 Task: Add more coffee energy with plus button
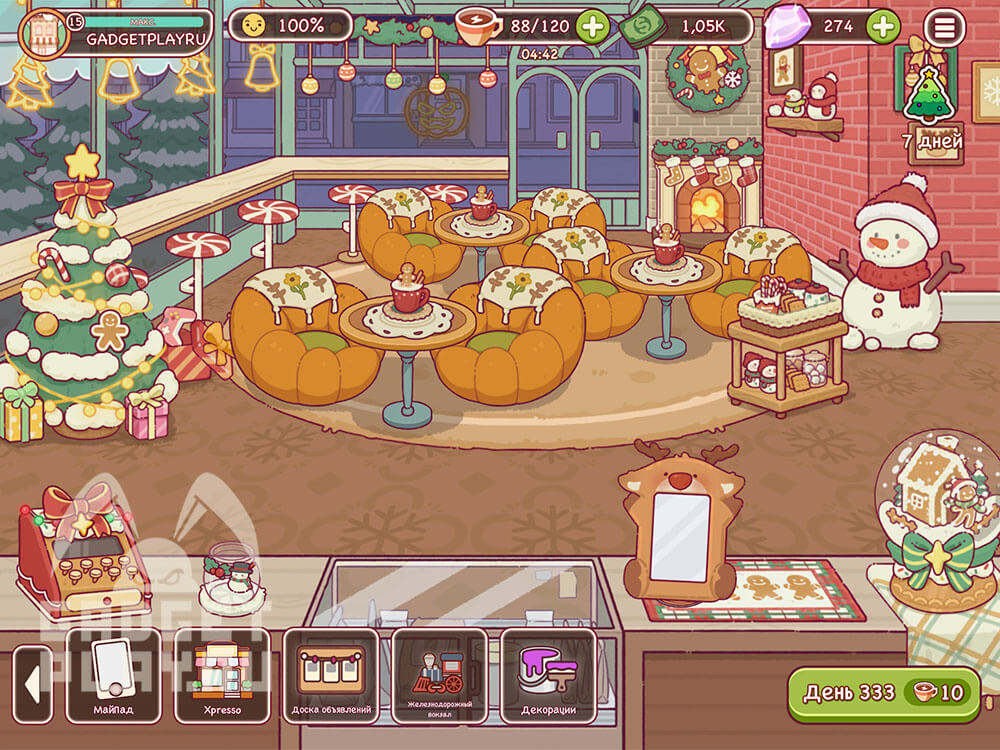click(592, 26)
